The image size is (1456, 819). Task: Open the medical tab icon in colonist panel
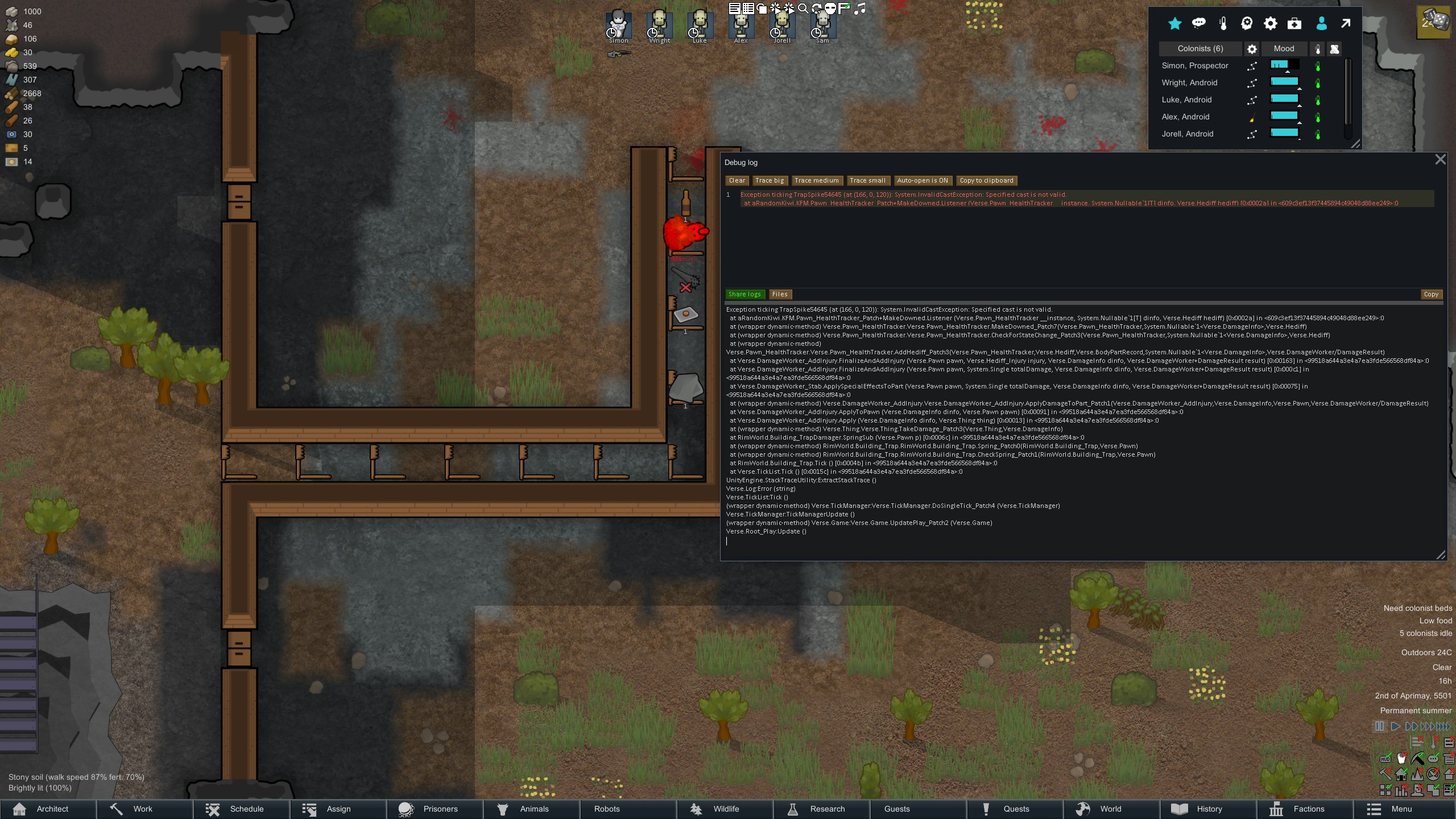coord(1295,23)
